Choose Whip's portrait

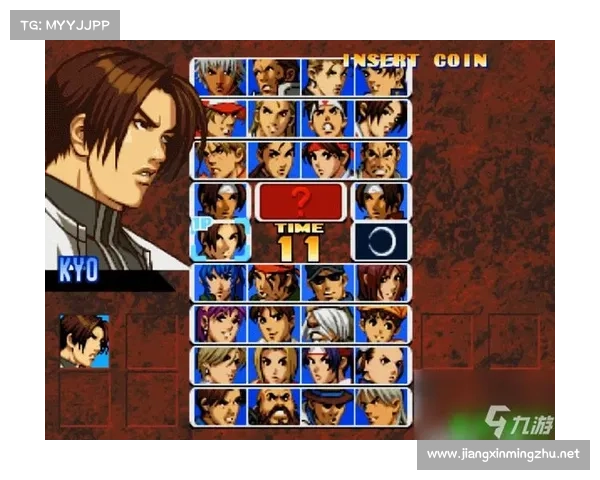click(381, 283)
